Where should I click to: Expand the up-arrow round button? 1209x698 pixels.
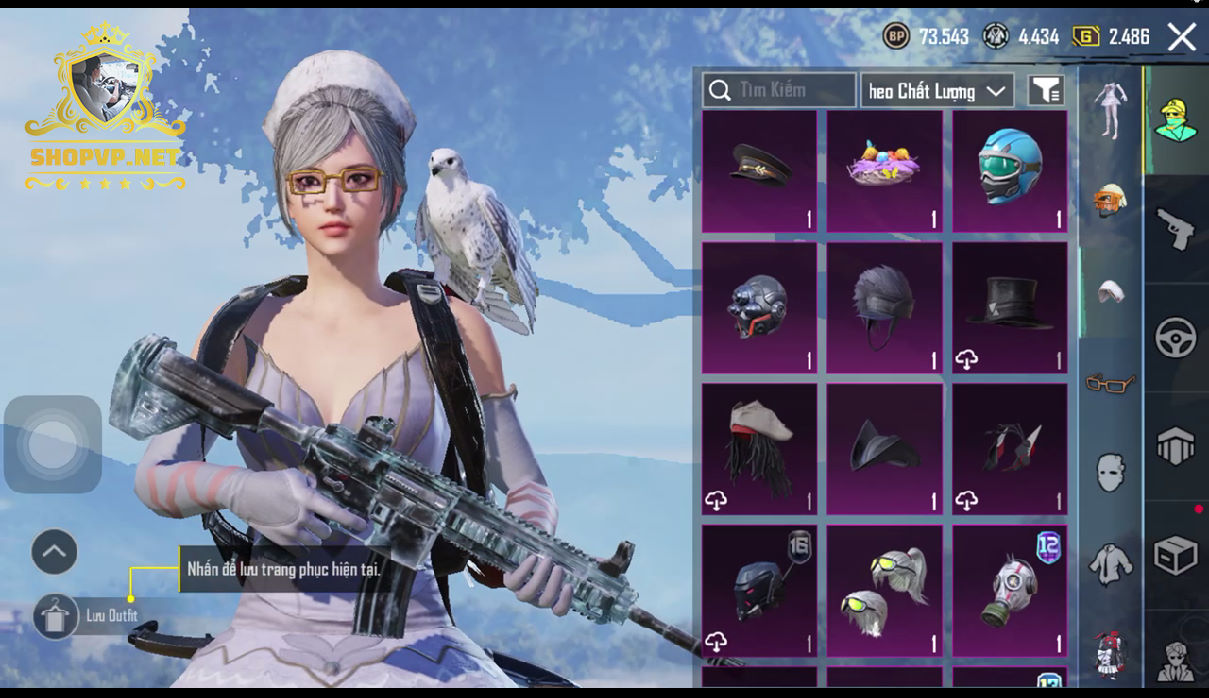[x=55, y=551]
